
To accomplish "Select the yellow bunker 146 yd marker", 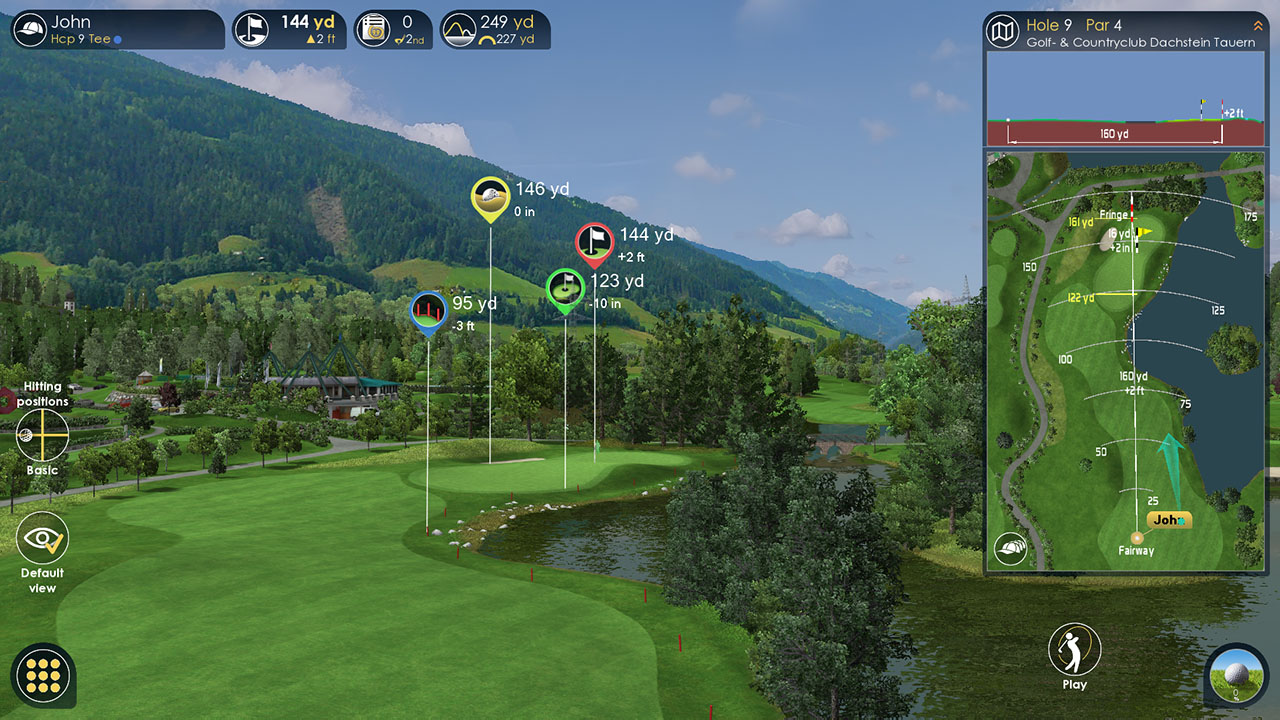I will [x=490, y=197].
